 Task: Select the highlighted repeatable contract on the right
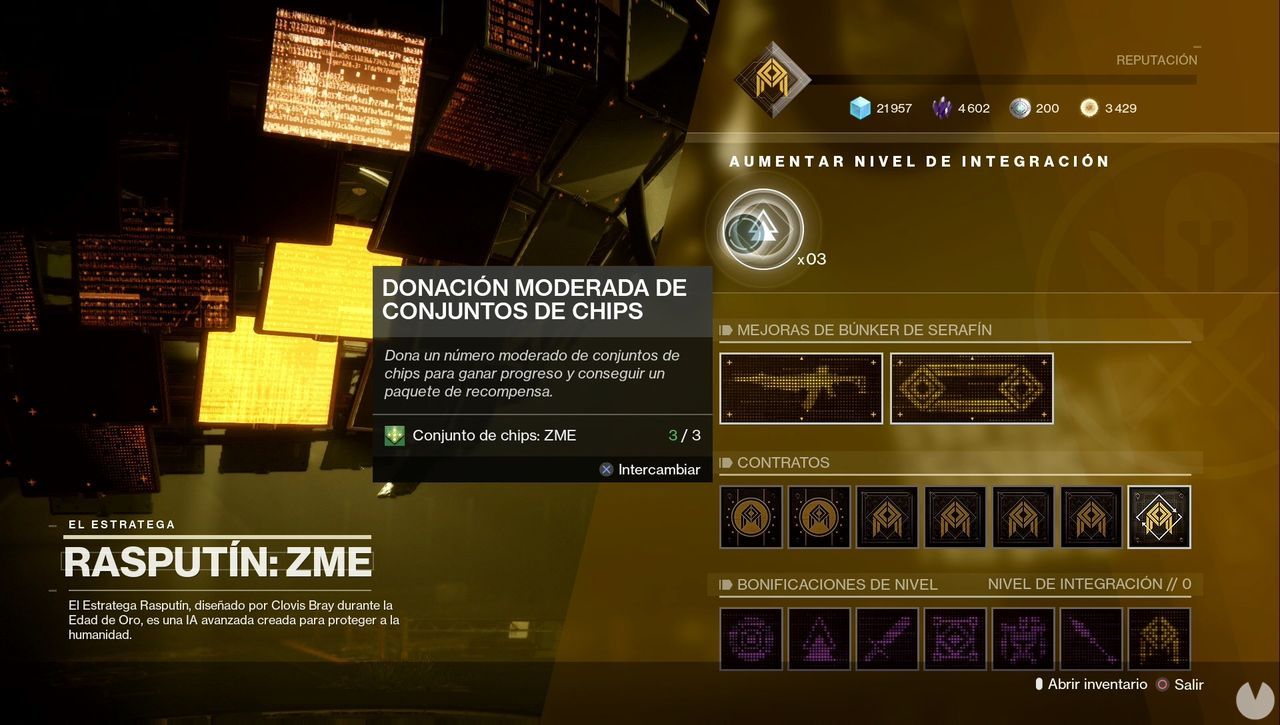coord(1159,516)
